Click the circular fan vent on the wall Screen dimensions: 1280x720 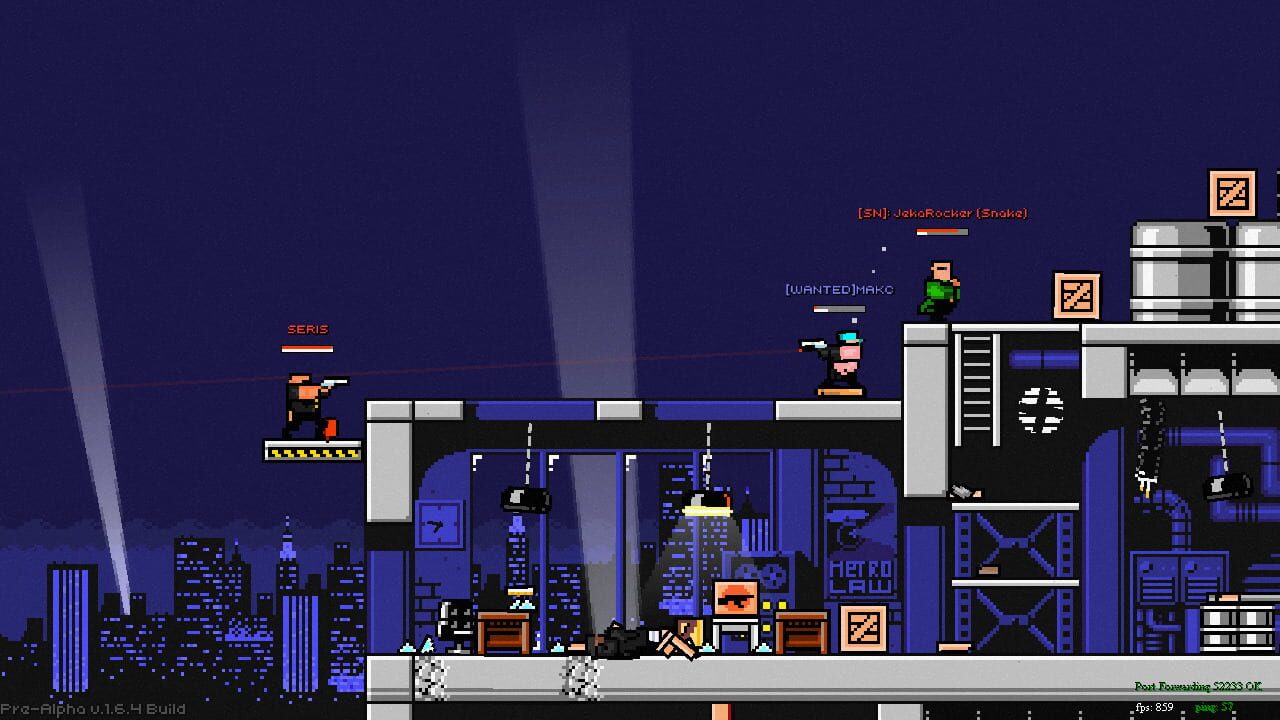pos(1039,410)
